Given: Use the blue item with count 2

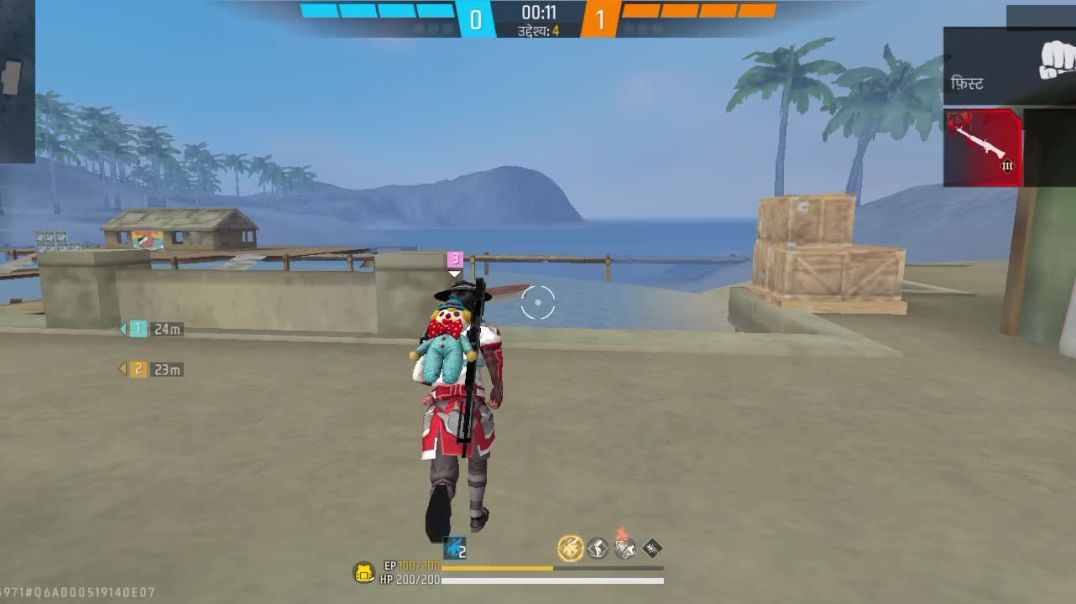Looking at the screenshot, I should 456,547.
